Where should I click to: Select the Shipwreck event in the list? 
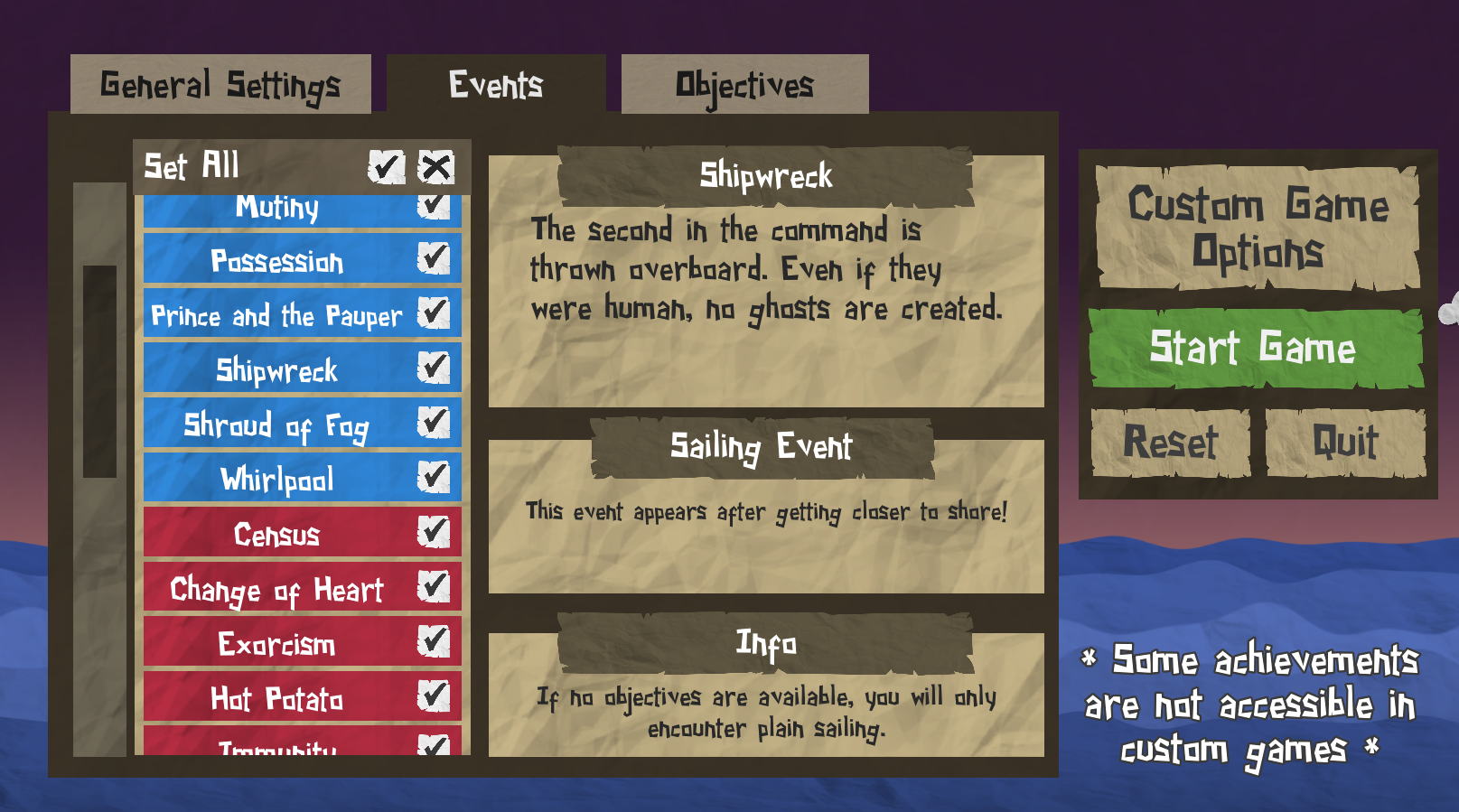(276, 369)
